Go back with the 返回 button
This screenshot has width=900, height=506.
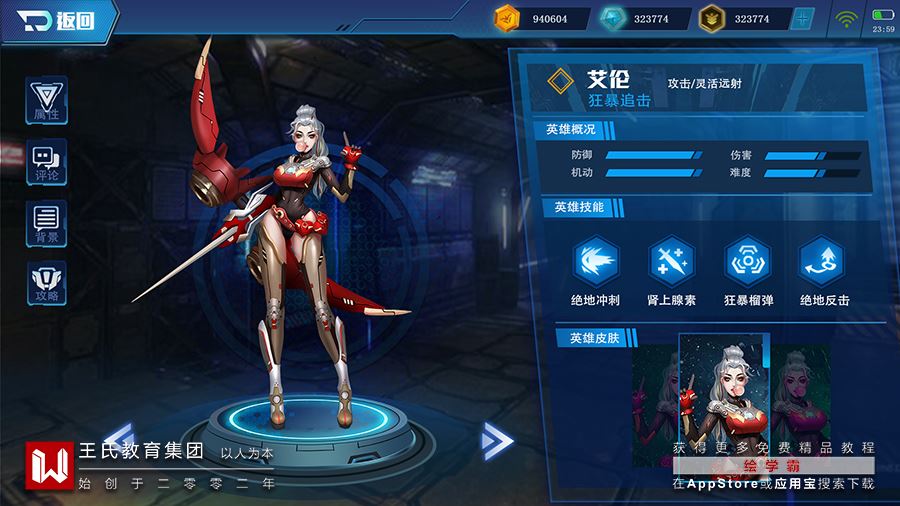[x=60, y=21]
